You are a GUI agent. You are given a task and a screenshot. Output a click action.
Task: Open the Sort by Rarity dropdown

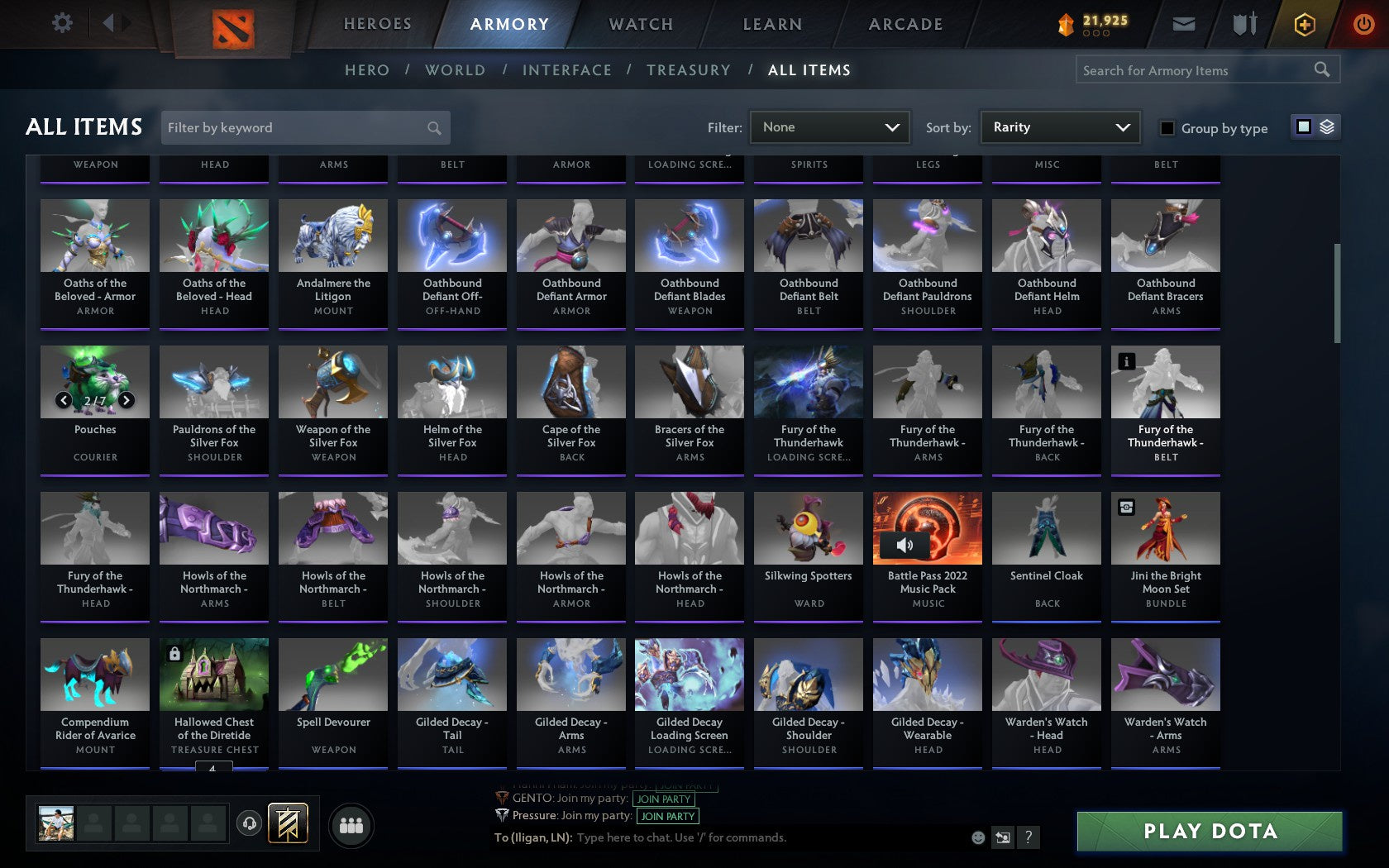(1059, 127)
